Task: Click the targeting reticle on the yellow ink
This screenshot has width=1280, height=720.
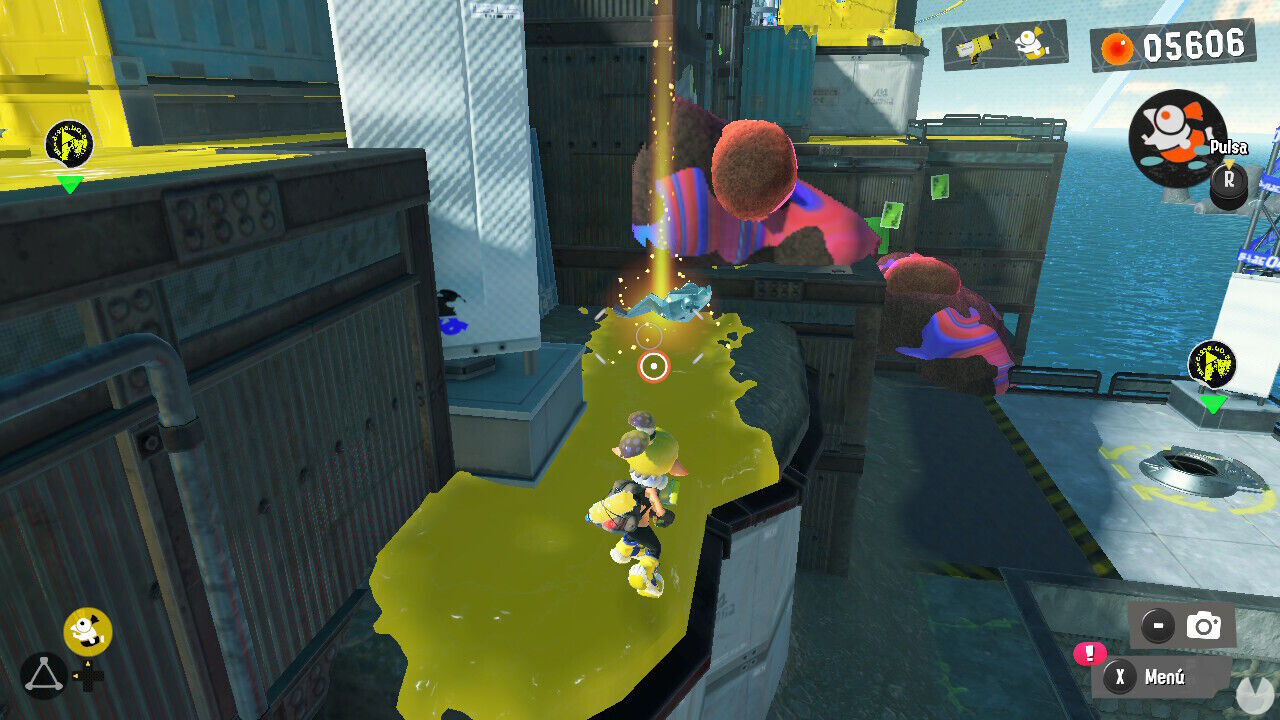Action: (x=652, y=367)
